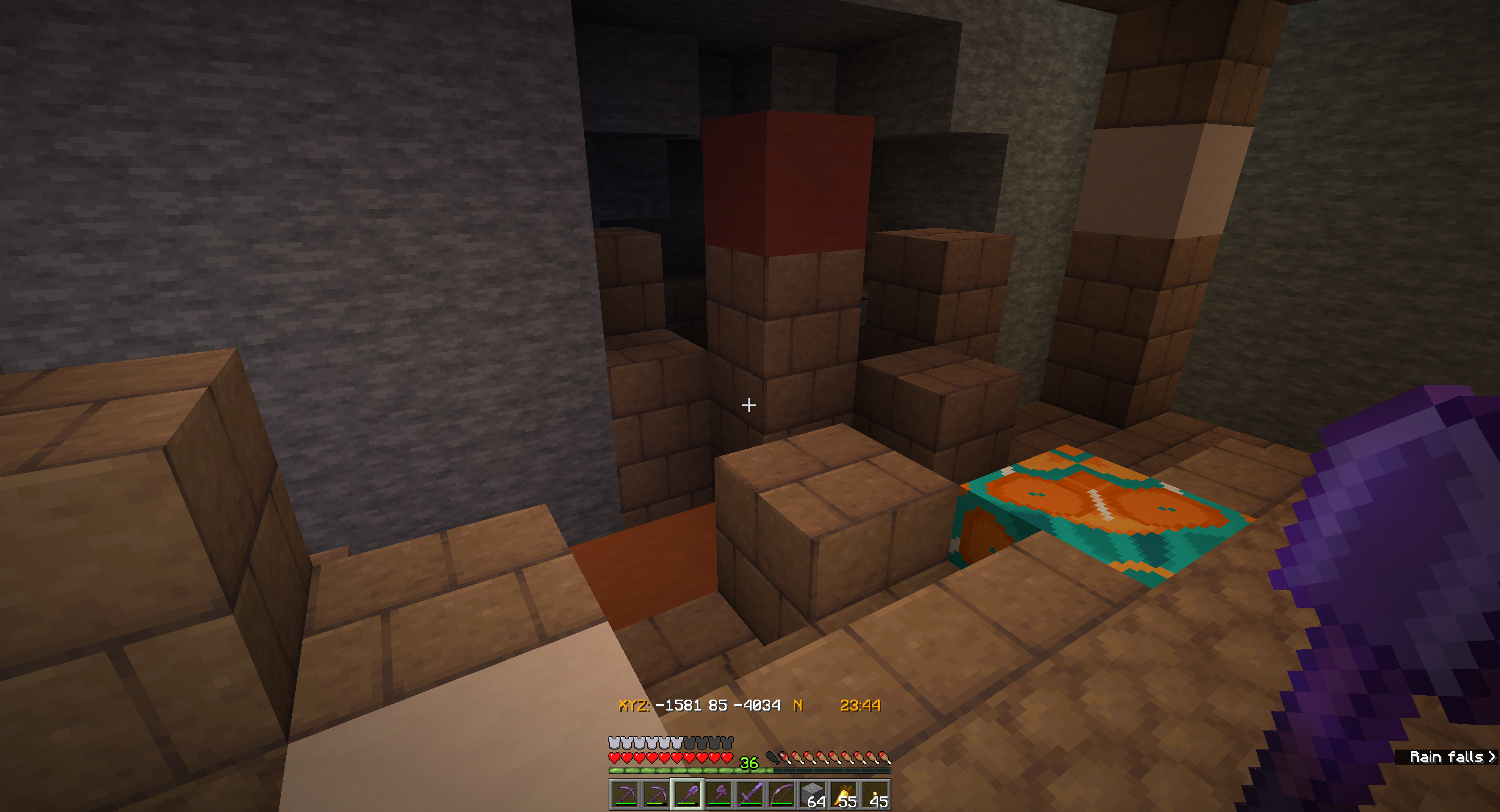Screen dimensions: 1500x812
Task: Choose the enchanted sword in hotbar
Action: [x=750, y=794]
